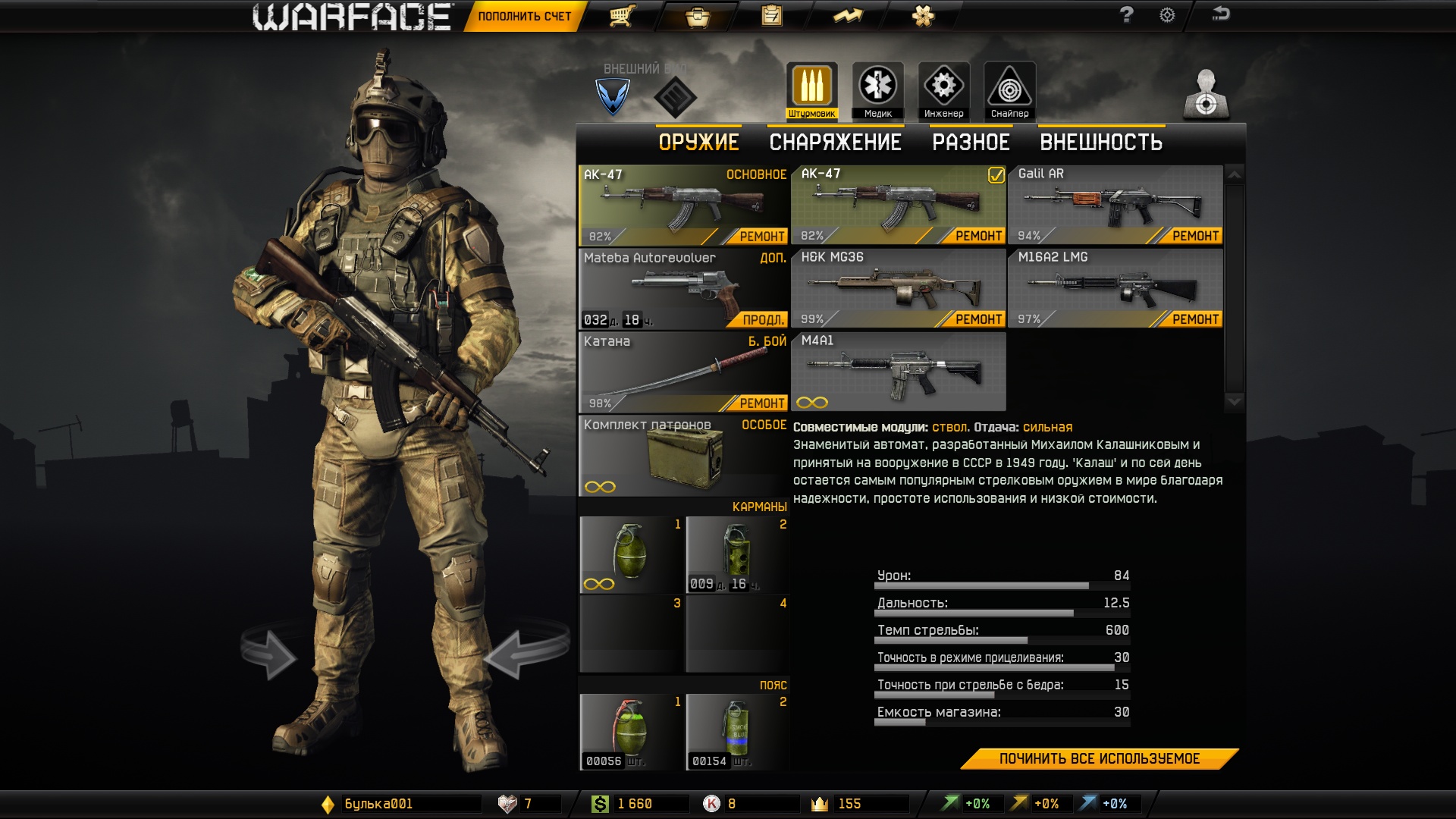The height and width of the screenshot is (819, 1456).
Task: Open the shop cart icon
Action: 622,16
